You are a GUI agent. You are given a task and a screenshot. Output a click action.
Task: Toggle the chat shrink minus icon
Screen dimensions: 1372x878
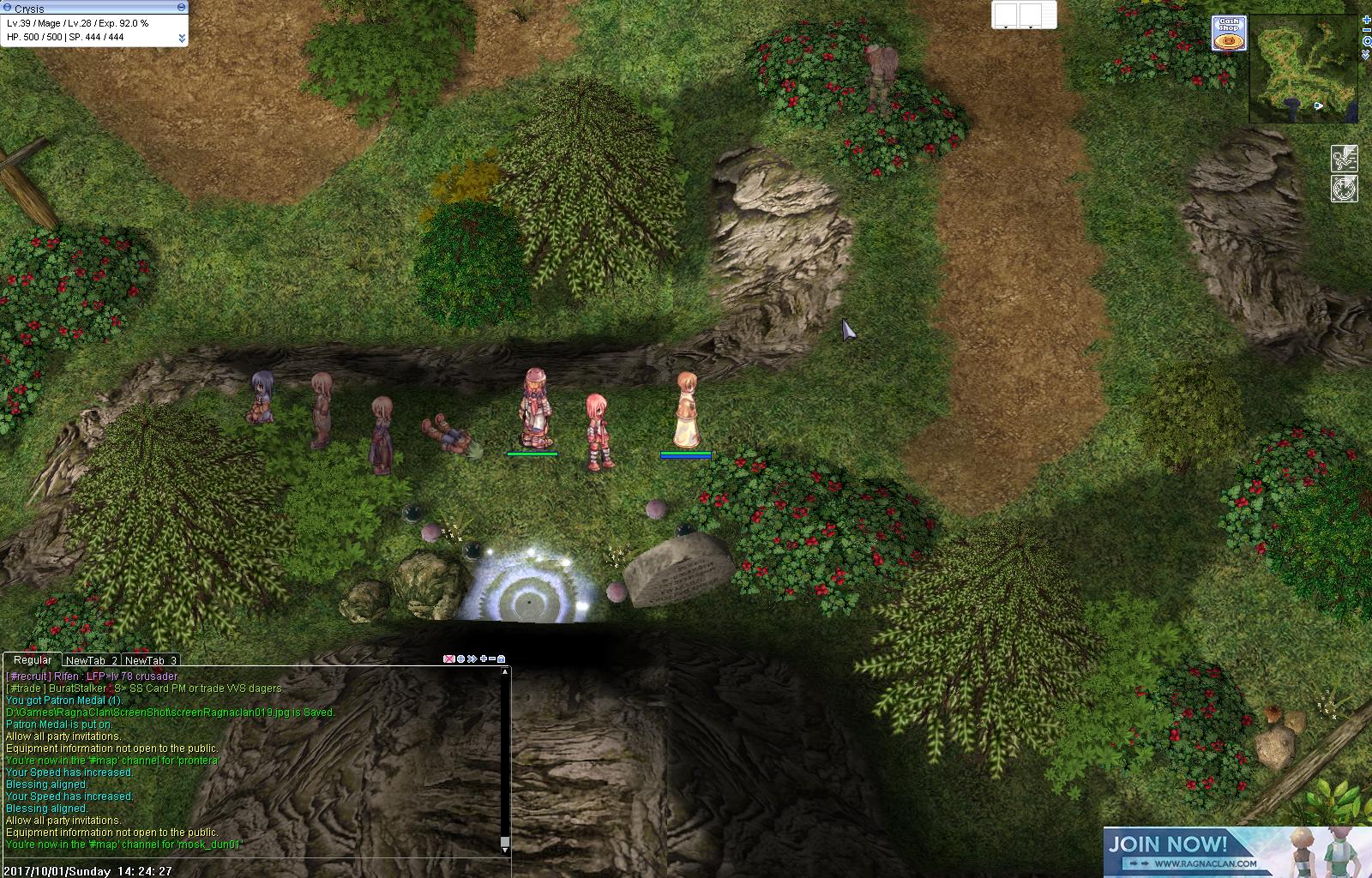click(x=492, y=658)
